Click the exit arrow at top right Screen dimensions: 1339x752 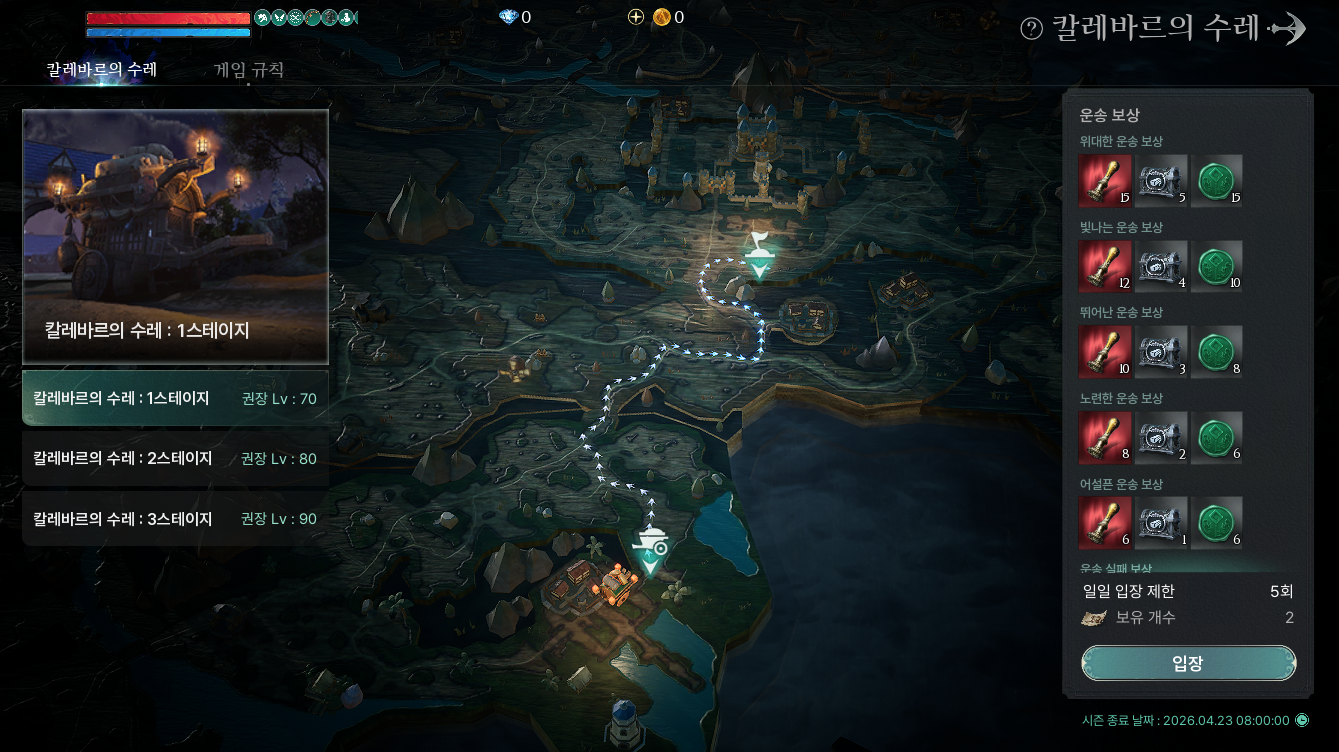(1288, 29)
